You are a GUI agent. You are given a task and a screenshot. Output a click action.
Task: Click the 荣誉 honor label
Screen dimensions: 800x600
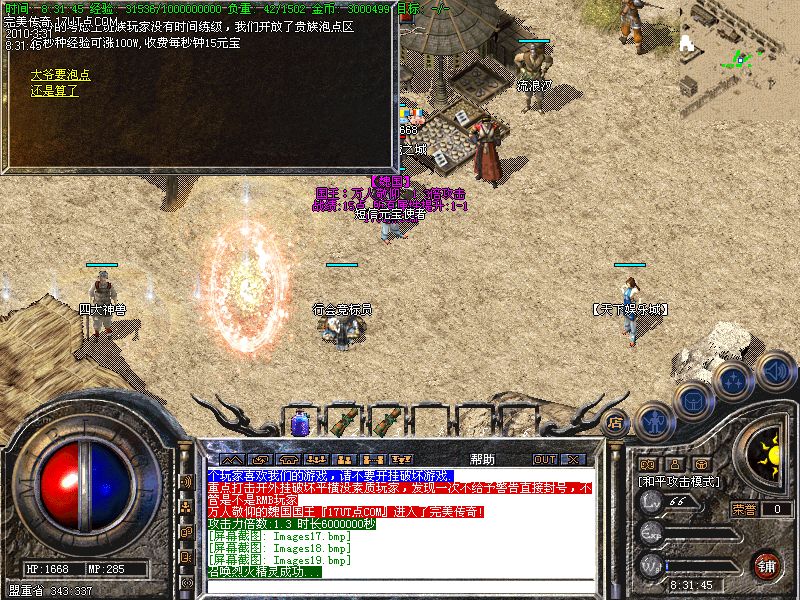click(x=744, y=509)
